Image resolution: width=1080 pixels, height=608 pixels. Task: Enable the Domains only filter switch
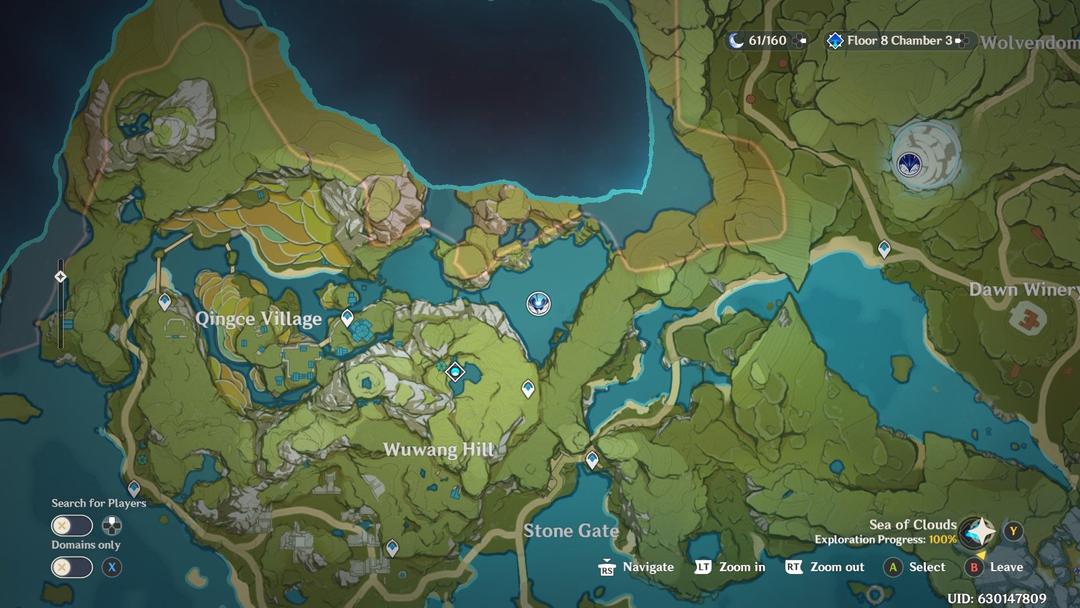72,567
